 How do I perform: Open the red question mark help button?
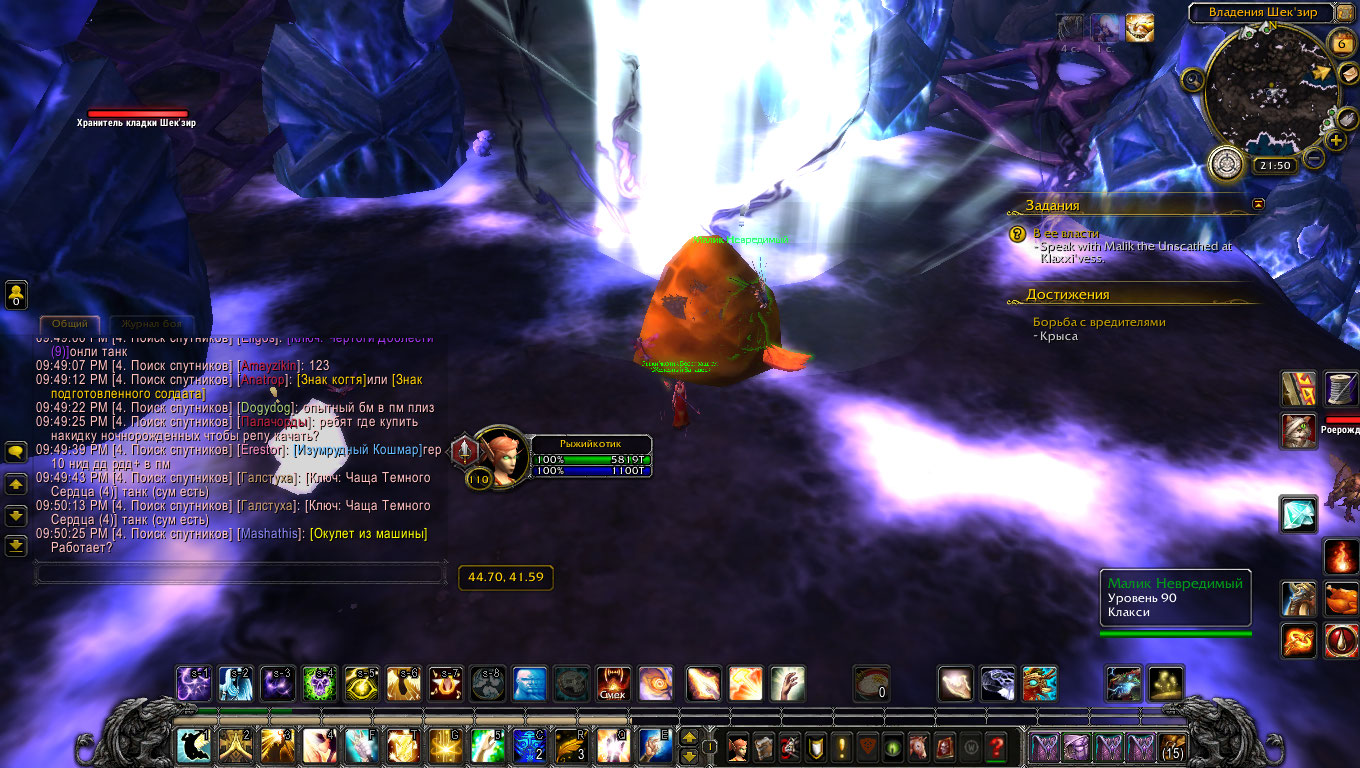[995, 746]
